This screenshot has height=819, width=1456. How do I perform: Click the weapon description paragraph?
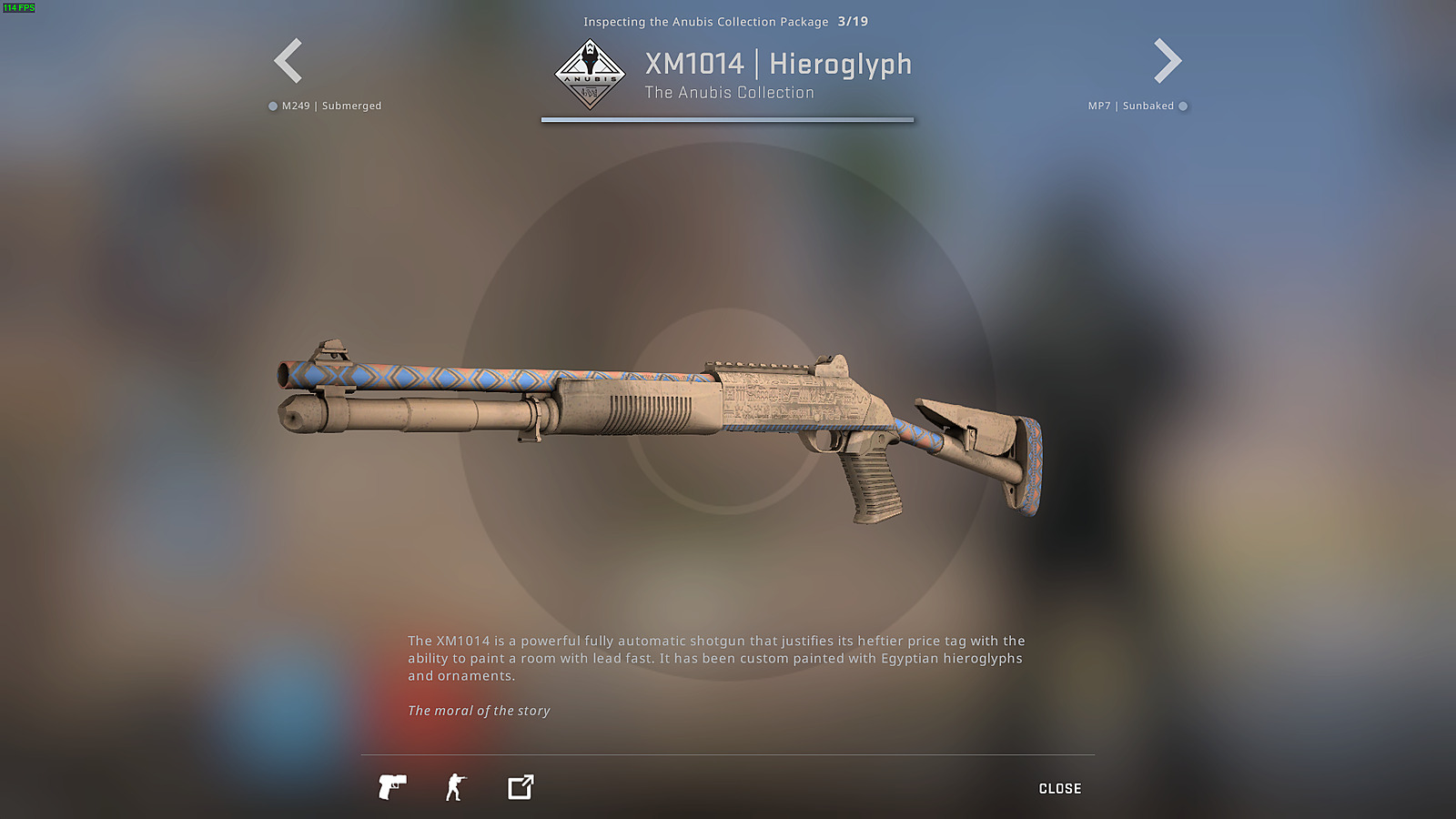pyautogui.click(x=717, y=658)
